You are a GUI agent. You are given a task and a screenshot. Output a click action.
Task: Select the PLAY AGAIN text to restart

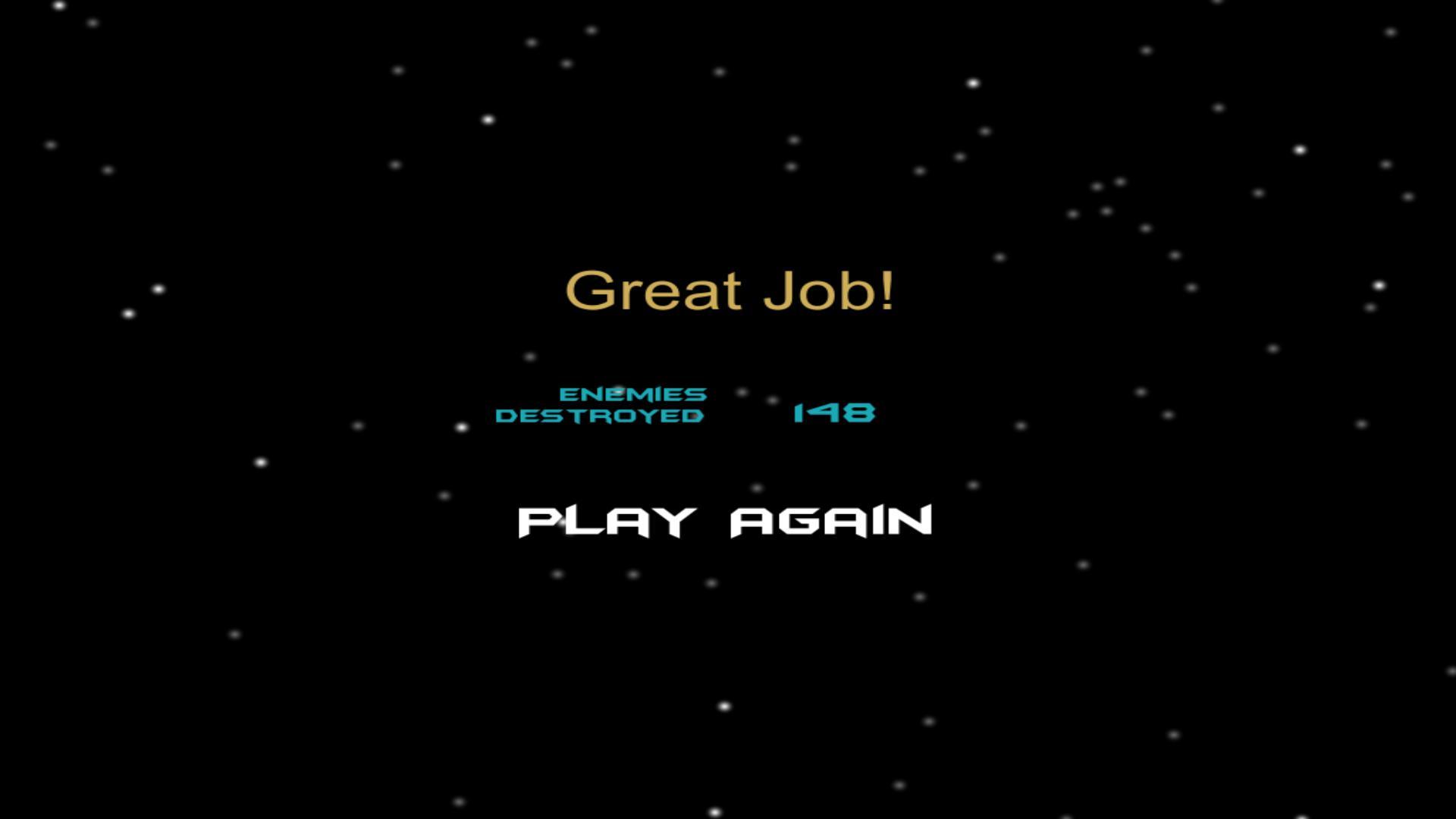[x=724, y=520]
